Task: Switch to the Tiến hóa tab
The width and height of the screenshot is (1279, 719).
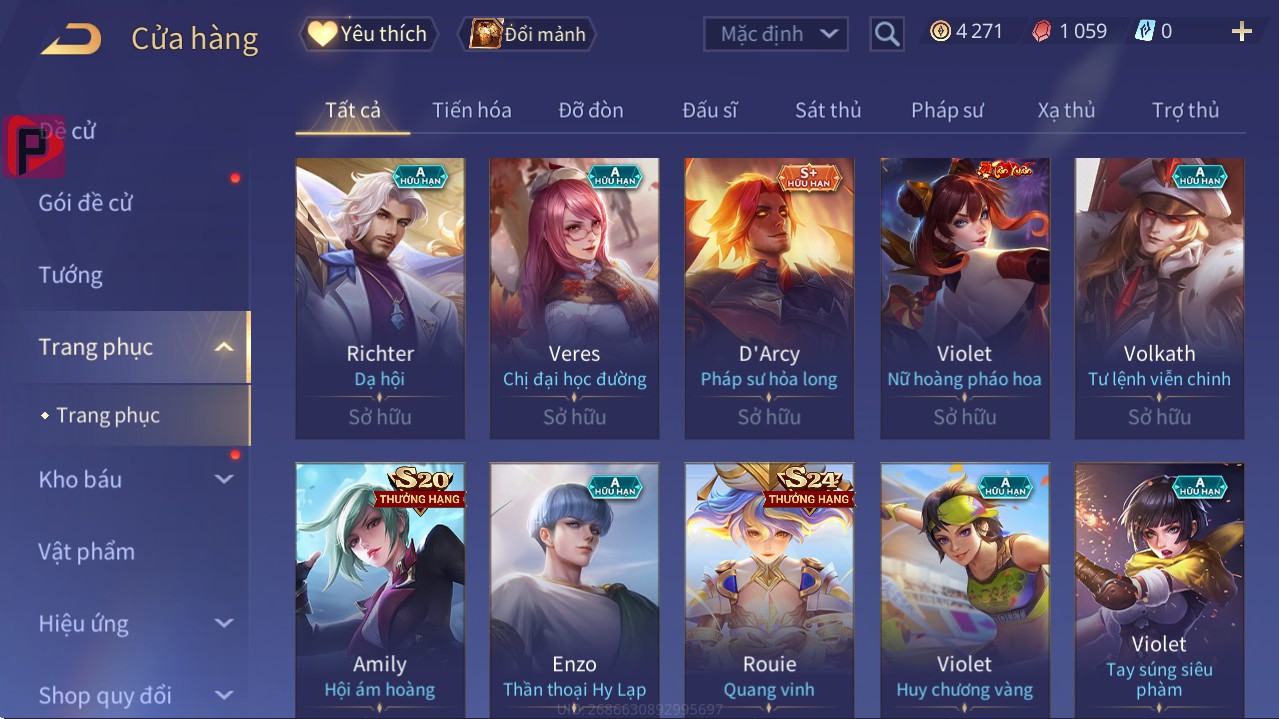Action: tap(471, 110)
